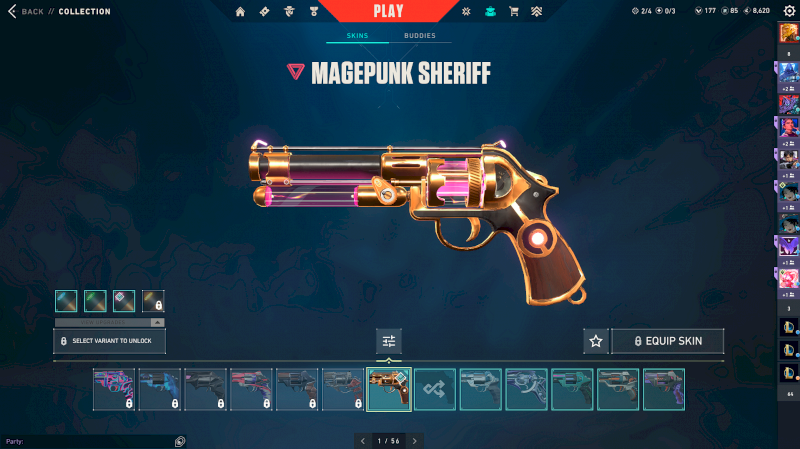Screen dimensions: 800x449
Task: Click Select Variant to Unlock button
Action: click(109, 341)
